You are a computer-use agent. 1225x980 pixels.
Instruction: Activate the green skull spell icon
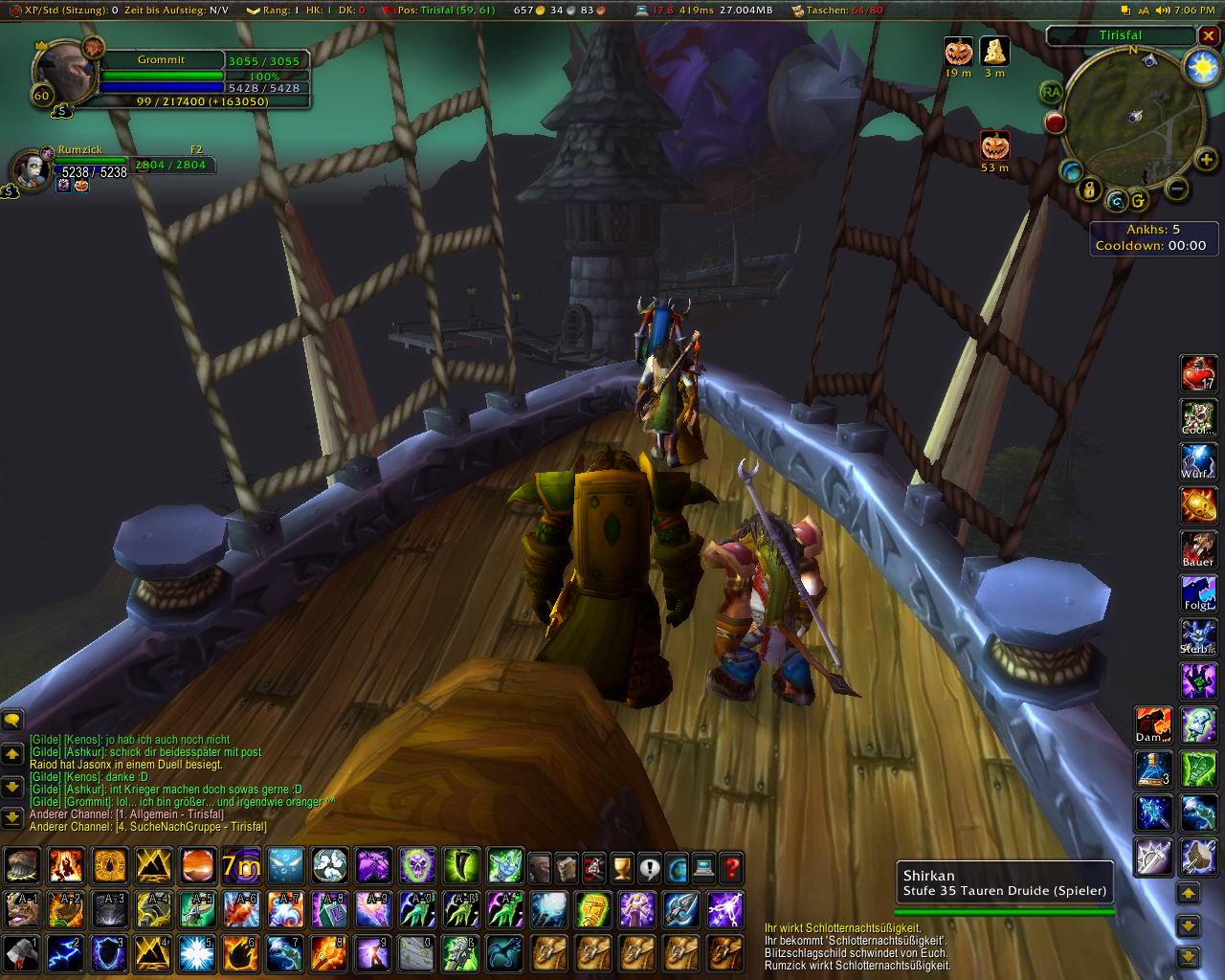point(417,866)
